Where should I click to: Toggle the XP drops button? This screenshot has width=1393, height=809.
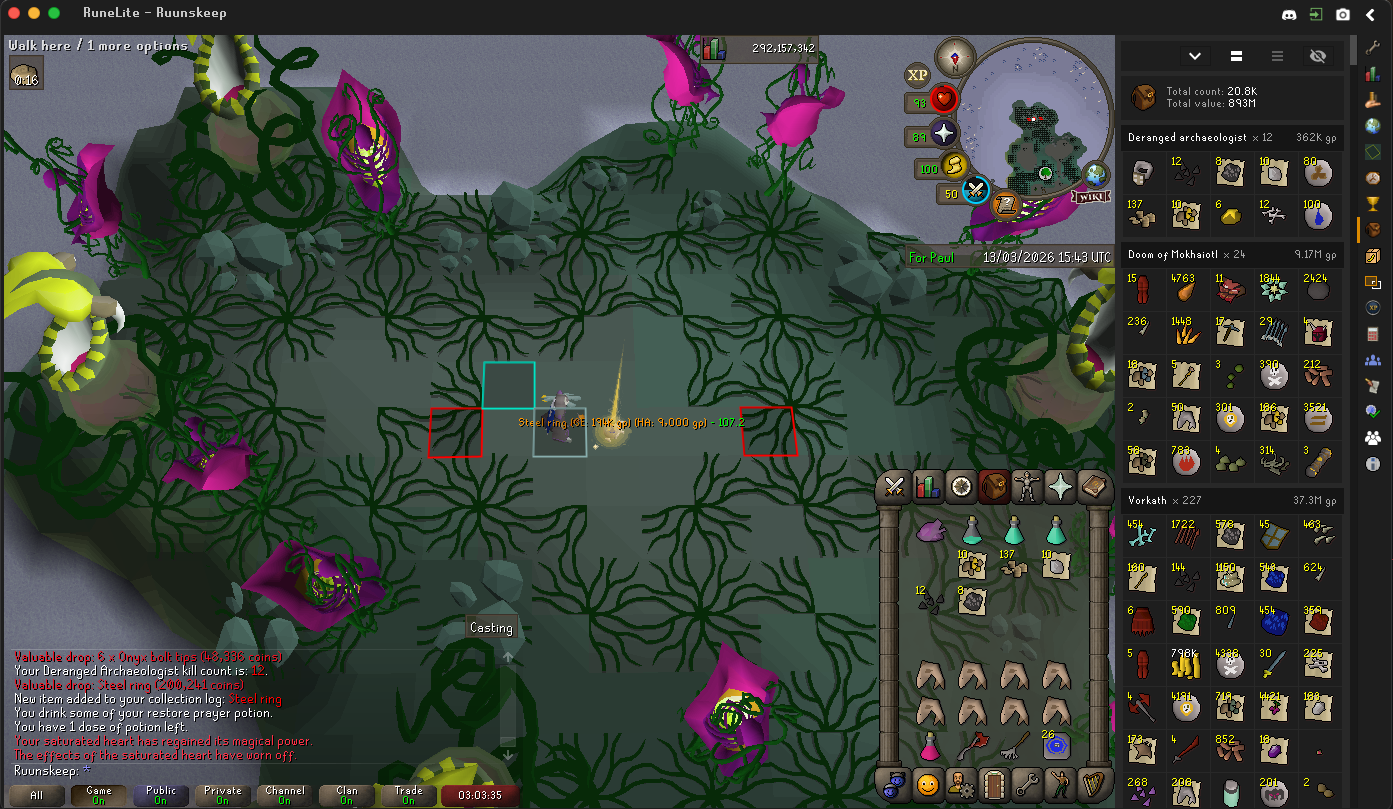[x=917, y=75]
